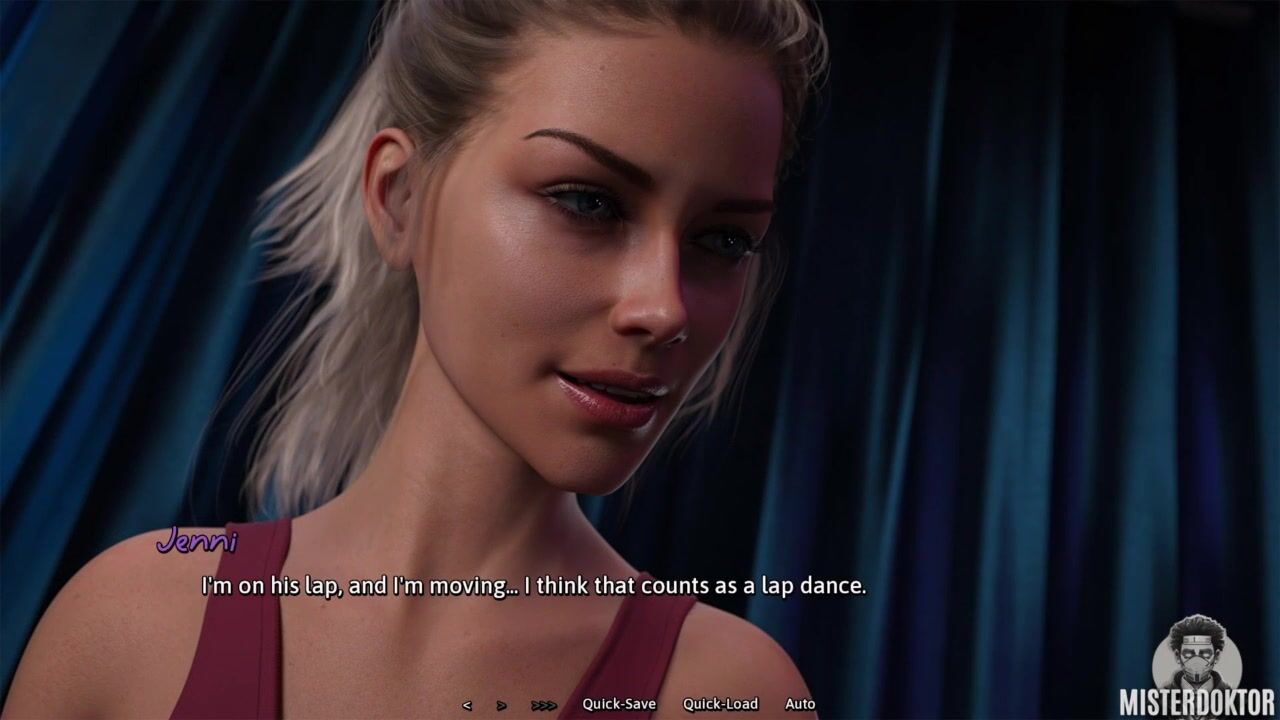
Task: Skip ahead with the triple-arrow button
Action: pyautogui.click(x=544, y=705)
